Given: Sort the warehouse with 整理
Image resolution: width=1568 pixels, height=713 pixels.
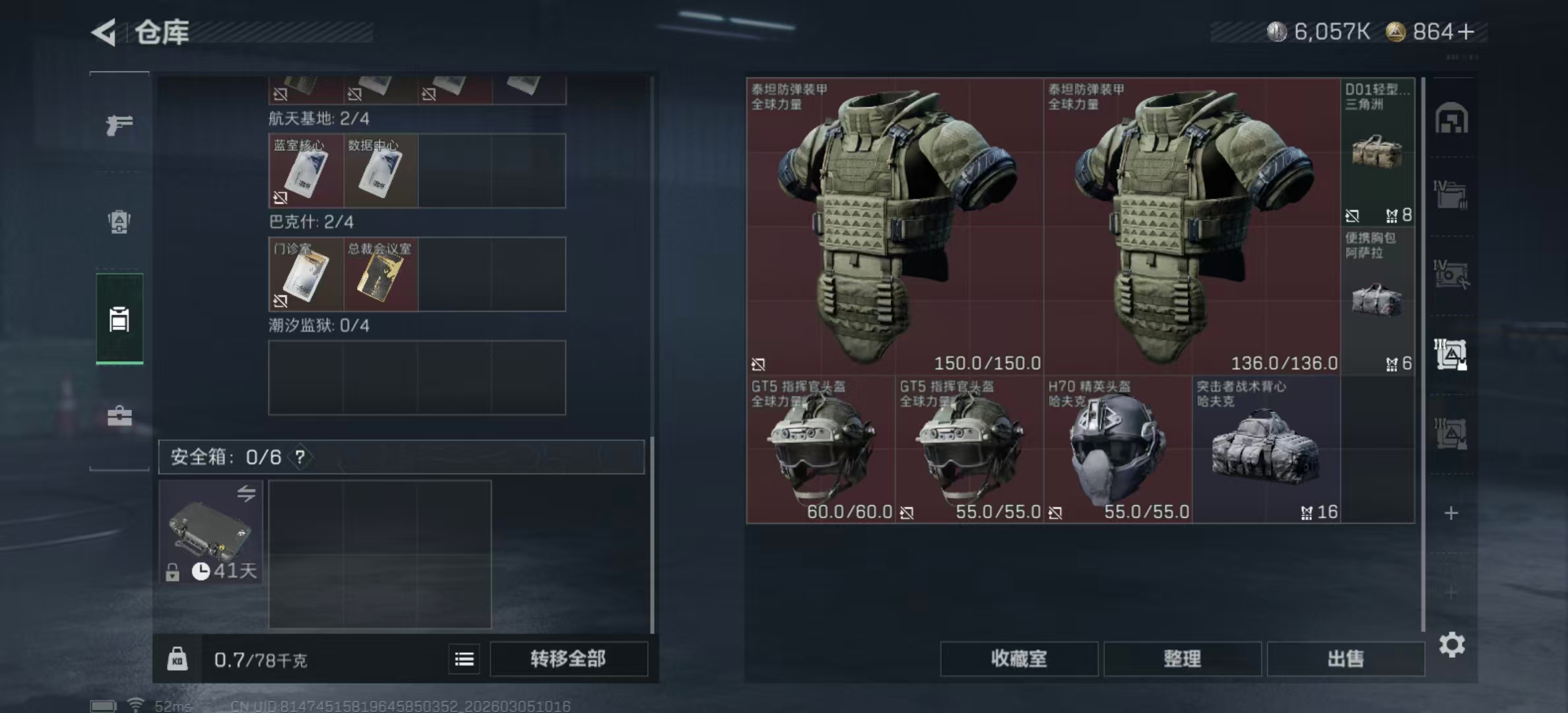Looking at the screenshot, I should point(1182,659).
